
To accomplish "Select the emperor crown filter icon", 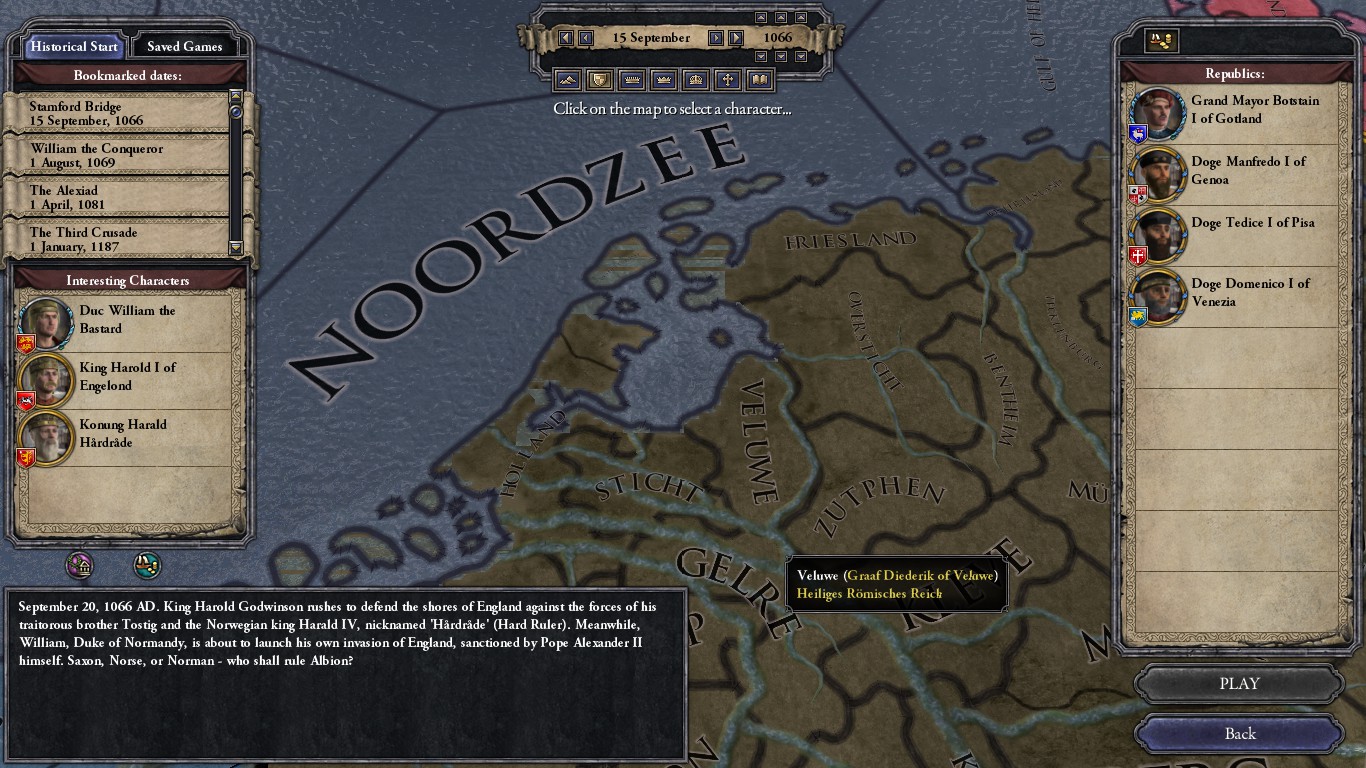I will click(x=696, y=80).
